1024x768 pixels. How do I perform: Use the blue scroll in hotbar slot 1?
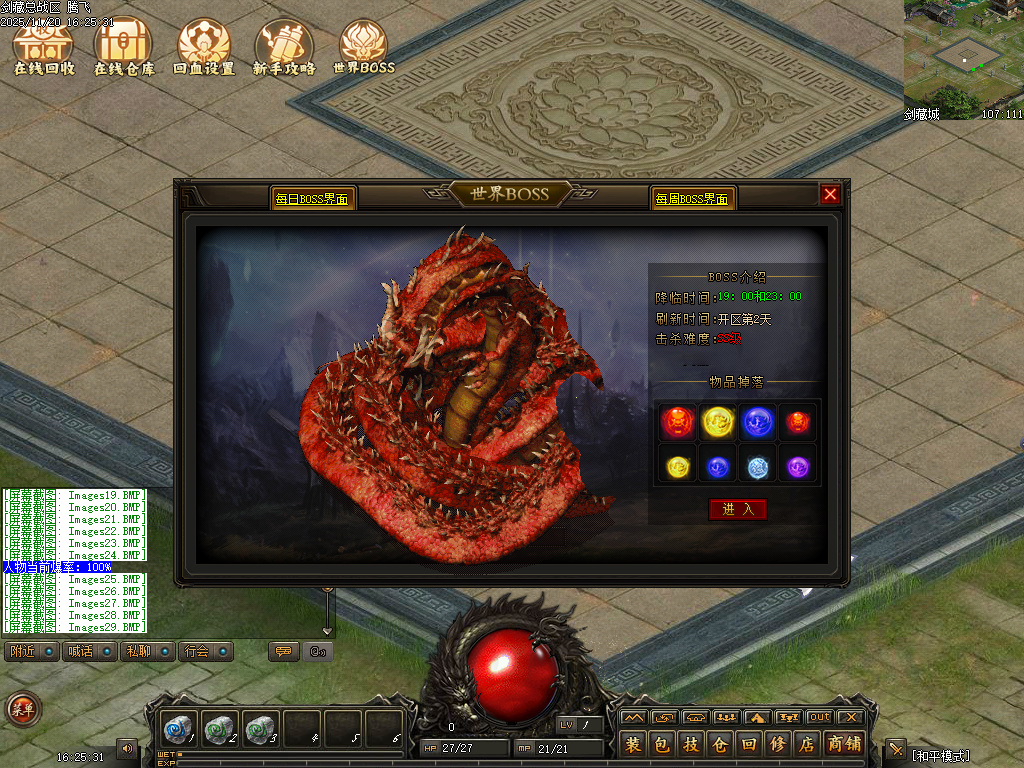point(180,729)
